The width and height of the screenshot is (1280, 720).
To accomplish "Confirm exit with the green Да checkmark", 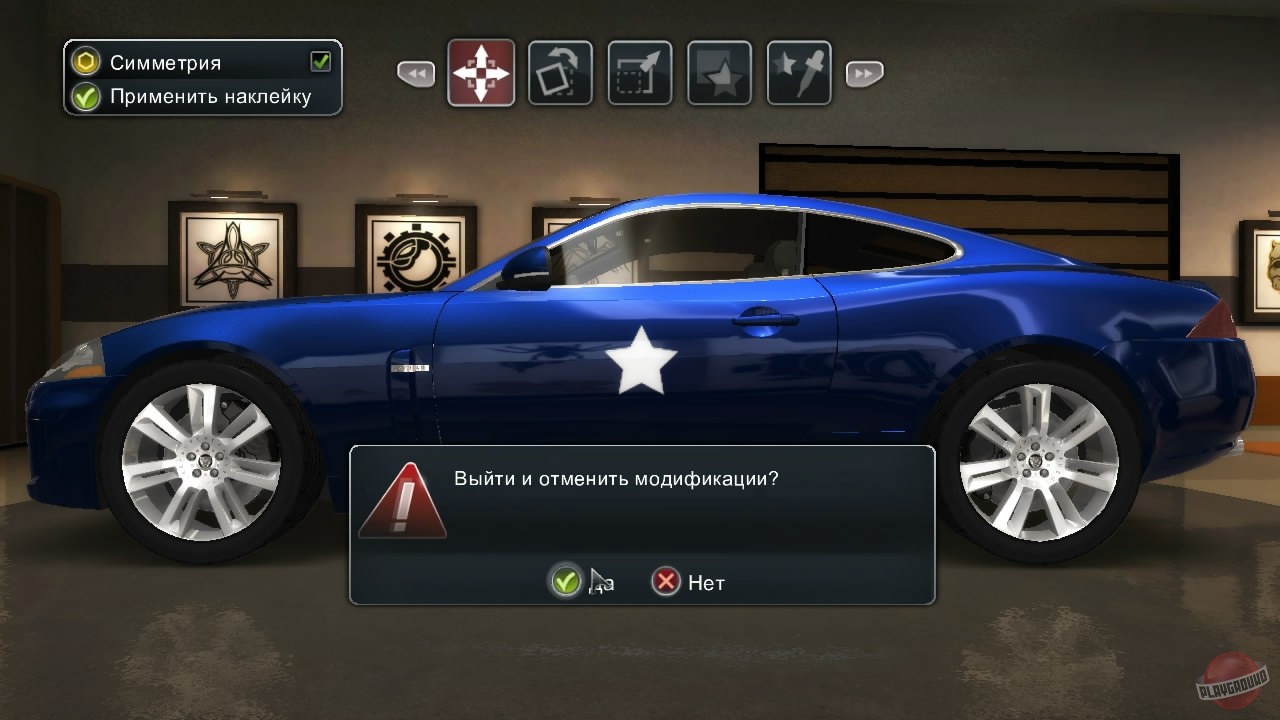I will pos(566,581).
